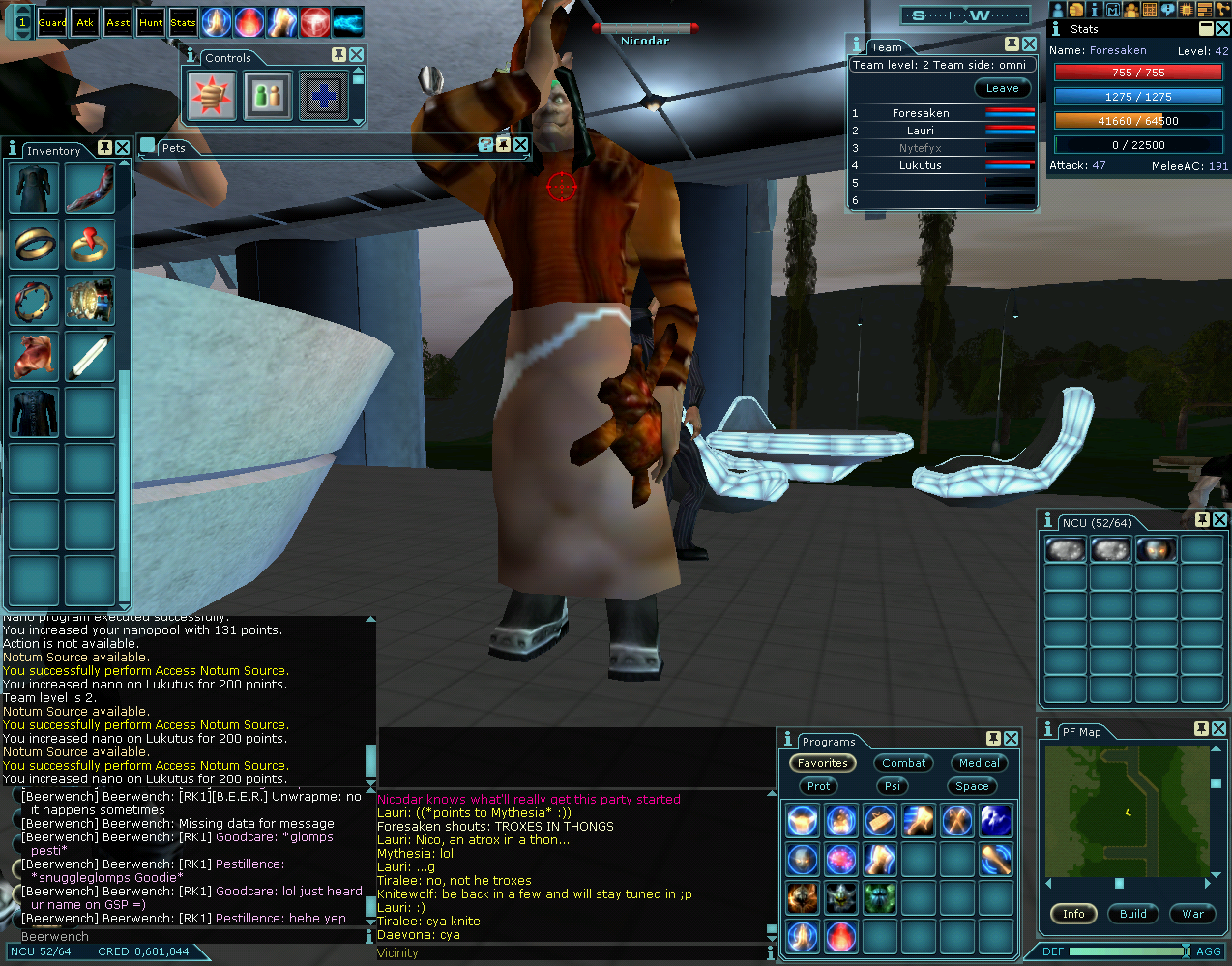1232x966 pixels.
Task: Click the Build button under PF Map
Action: point(1133,914)
